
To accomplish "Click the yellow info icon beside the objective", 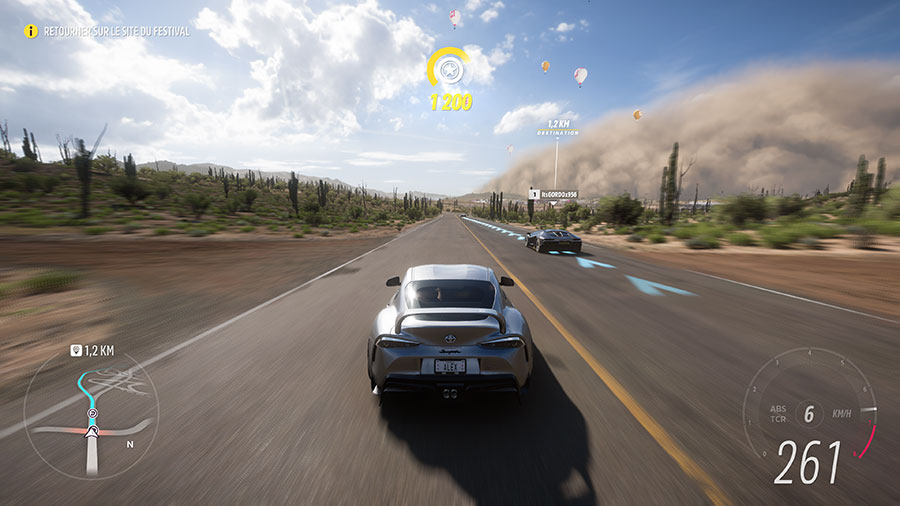I will 31,31.
